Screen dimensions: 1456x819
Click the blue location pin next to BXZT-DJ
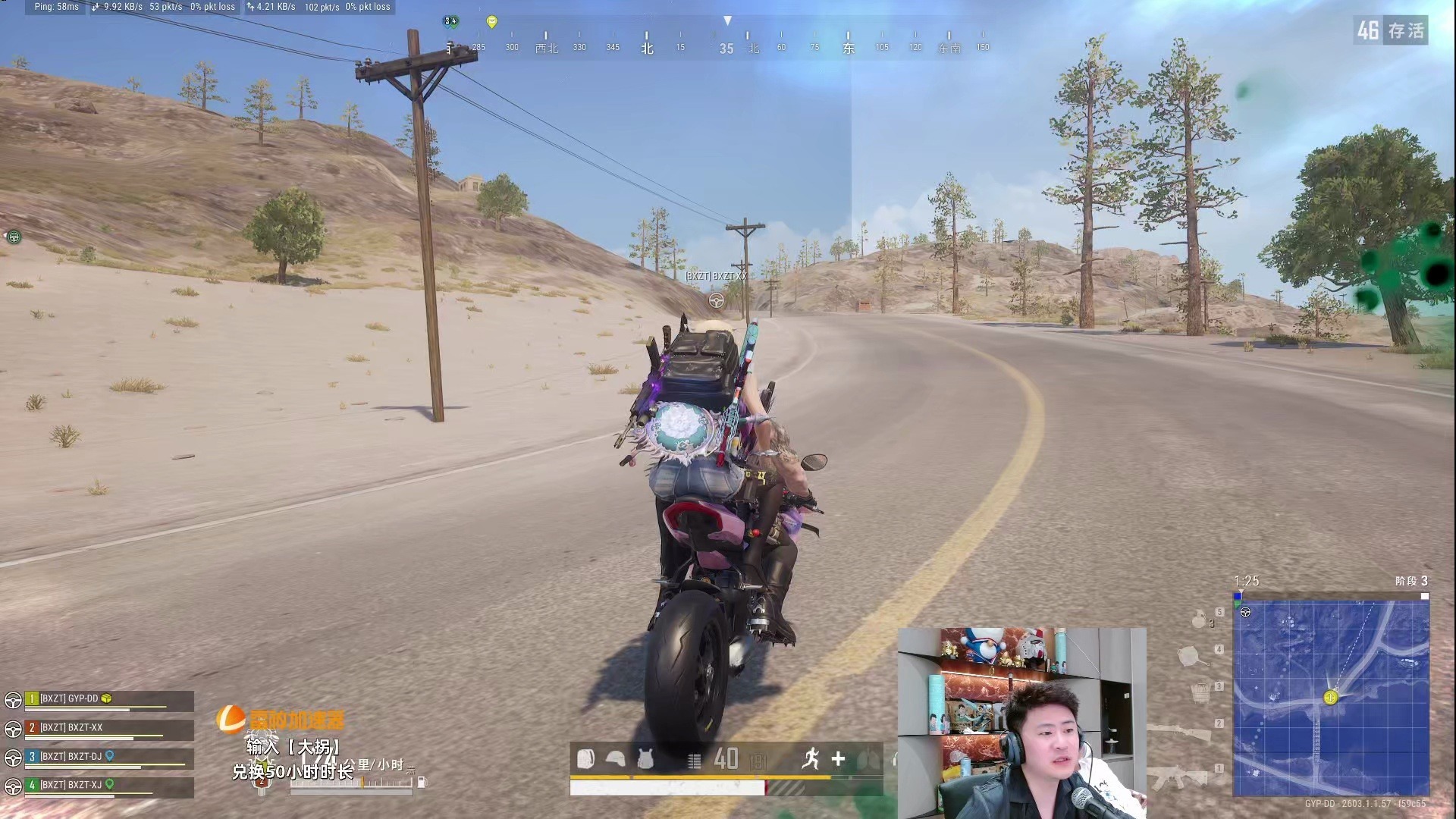tap(108, 756)
